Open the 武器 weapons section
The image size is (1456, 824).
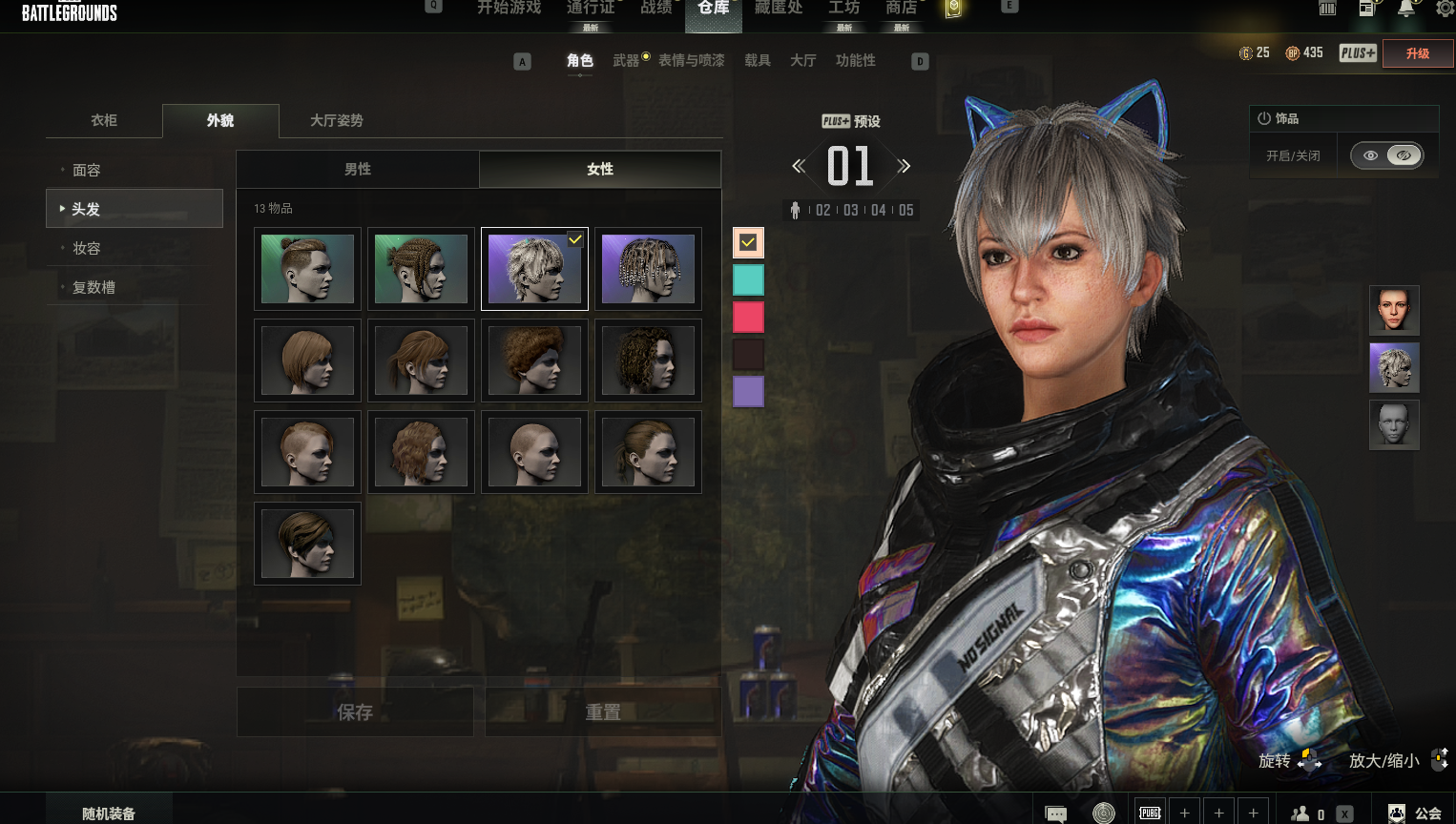click(x=626, y=60)
